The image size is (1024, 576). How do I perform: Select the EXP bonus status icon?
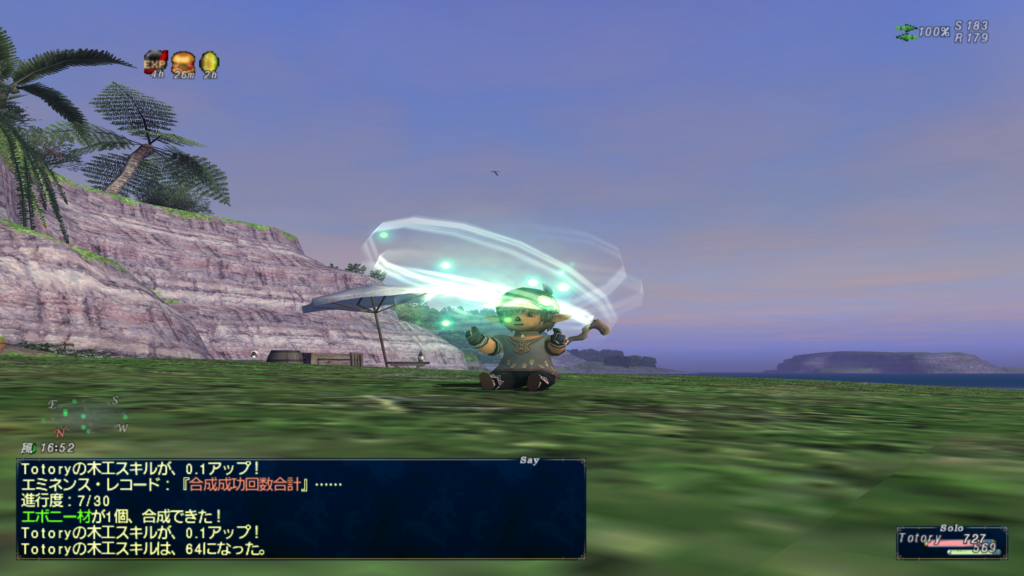pyautogui.click(x=155, y=62)
